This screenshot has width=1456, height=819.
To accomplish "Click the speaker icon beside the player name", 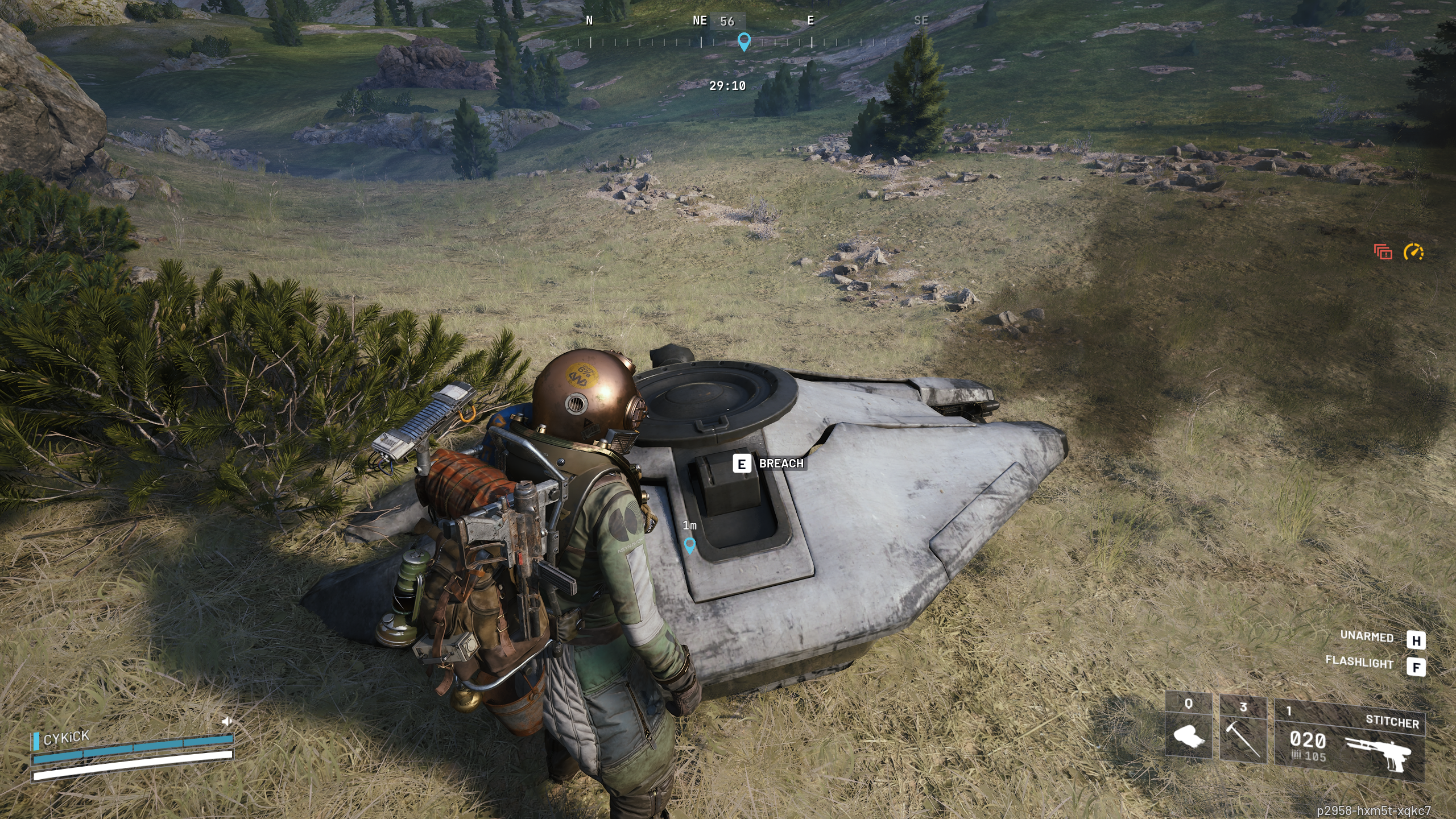I will (x=226, y=722).
